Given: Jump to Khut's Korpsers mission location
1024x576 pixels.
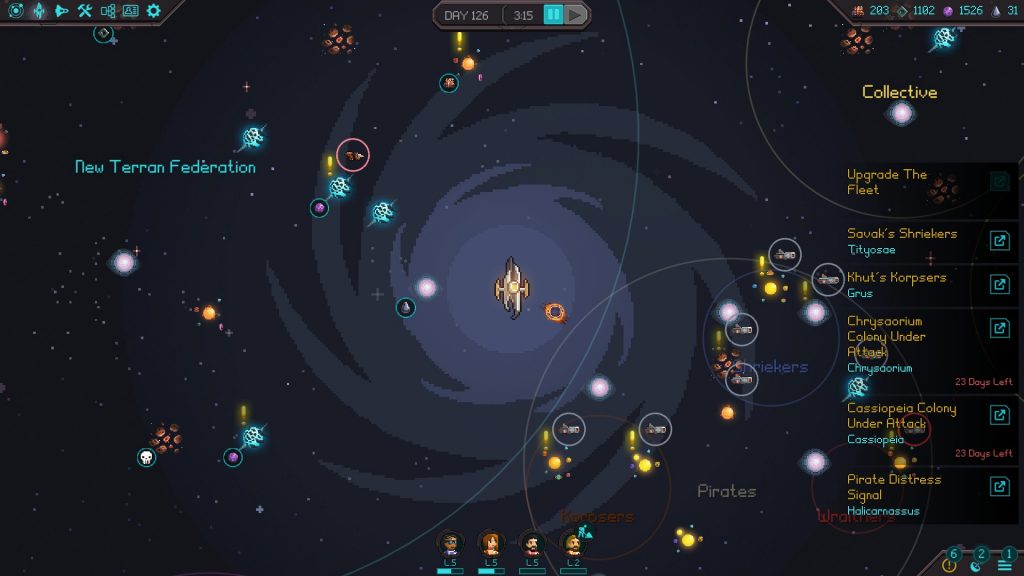Looking at the screenshot, I should 999,285.
